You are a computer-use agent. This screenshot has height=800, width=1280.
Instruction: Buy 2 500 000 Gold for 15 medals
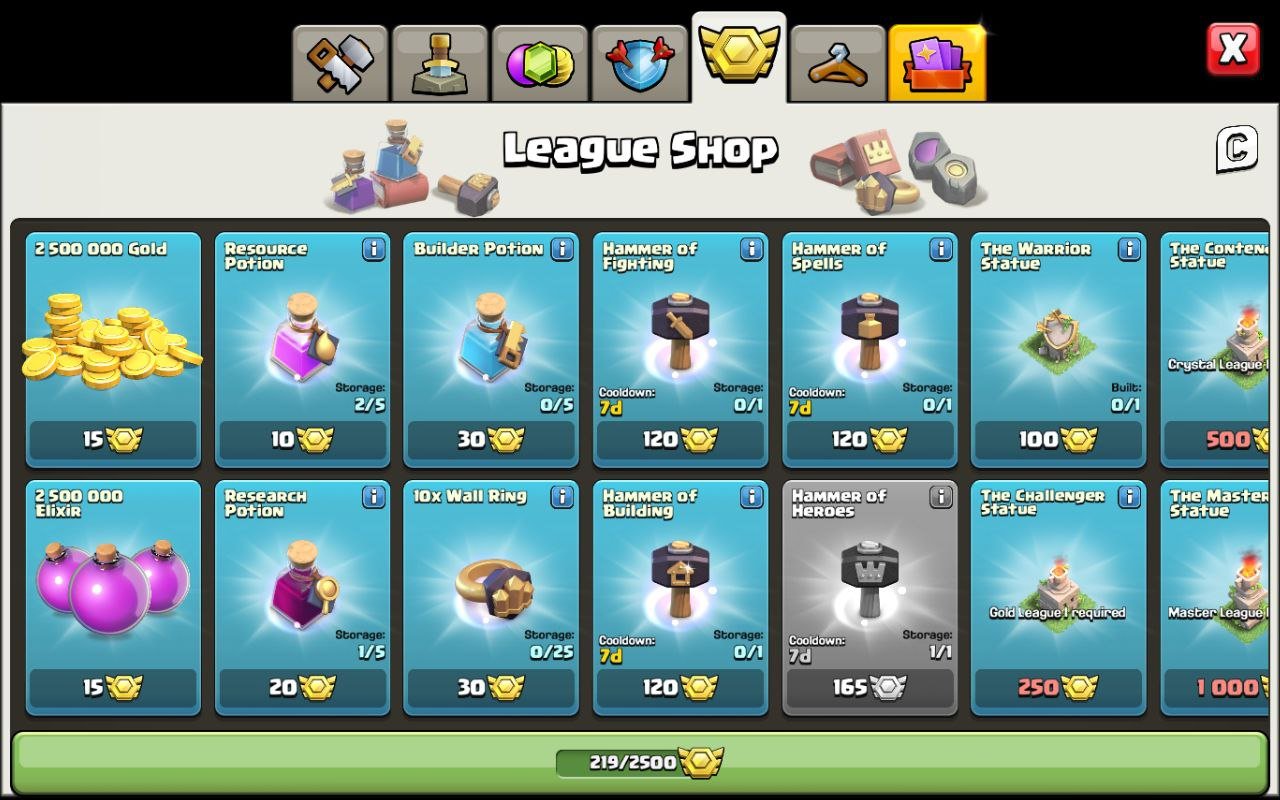click(112, 440)
